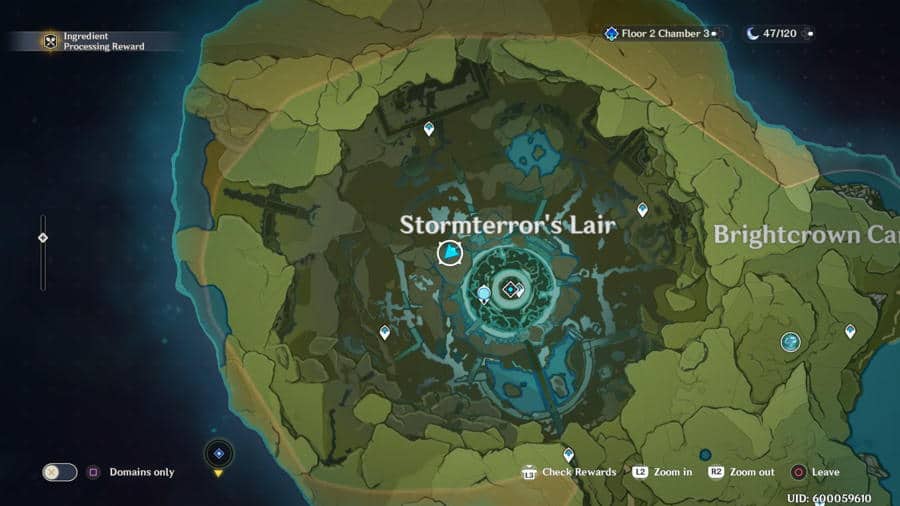The height and width of the screenshot is (506, 900).
Task: Select the round blue marker beside the central domain
Action: [x=484, y=293]
